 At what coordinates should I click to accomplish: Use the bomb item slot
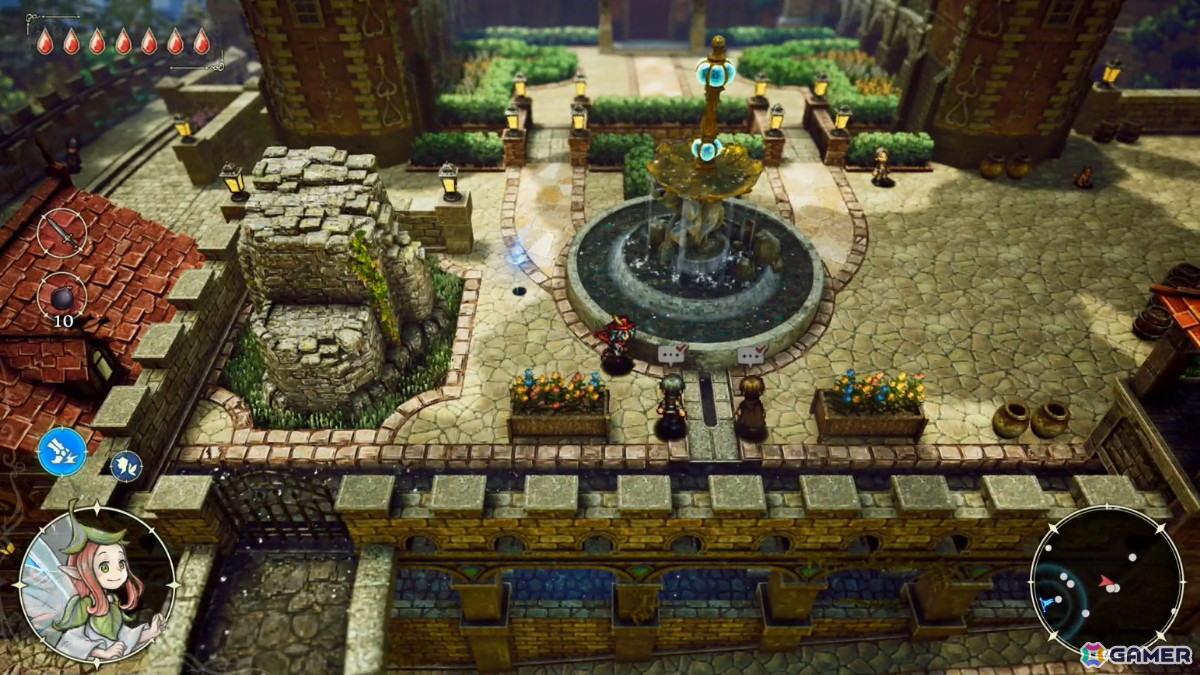(x=62, y=298)
